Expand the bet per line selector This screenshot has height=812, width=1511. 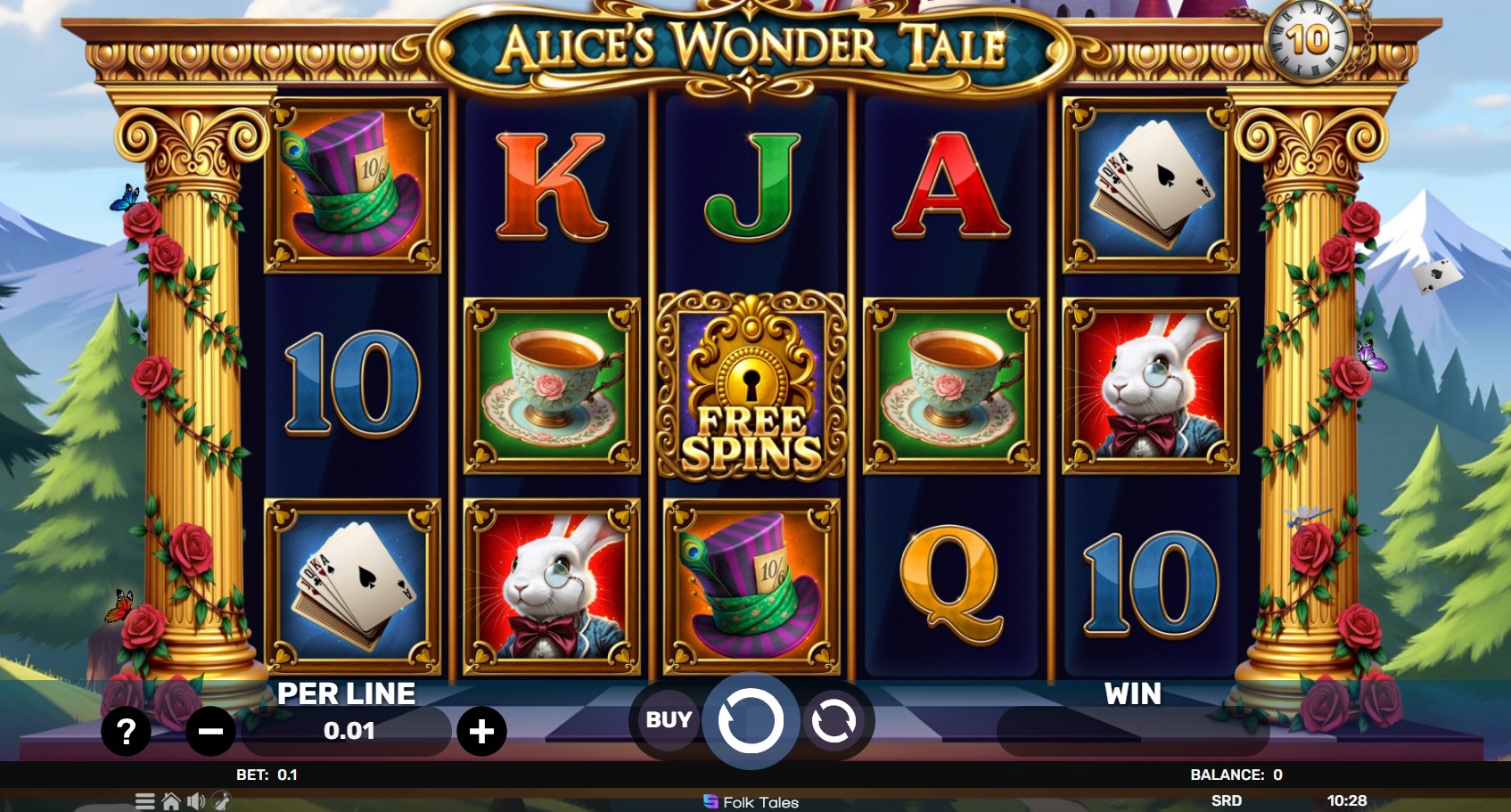(x=348, y=731)
